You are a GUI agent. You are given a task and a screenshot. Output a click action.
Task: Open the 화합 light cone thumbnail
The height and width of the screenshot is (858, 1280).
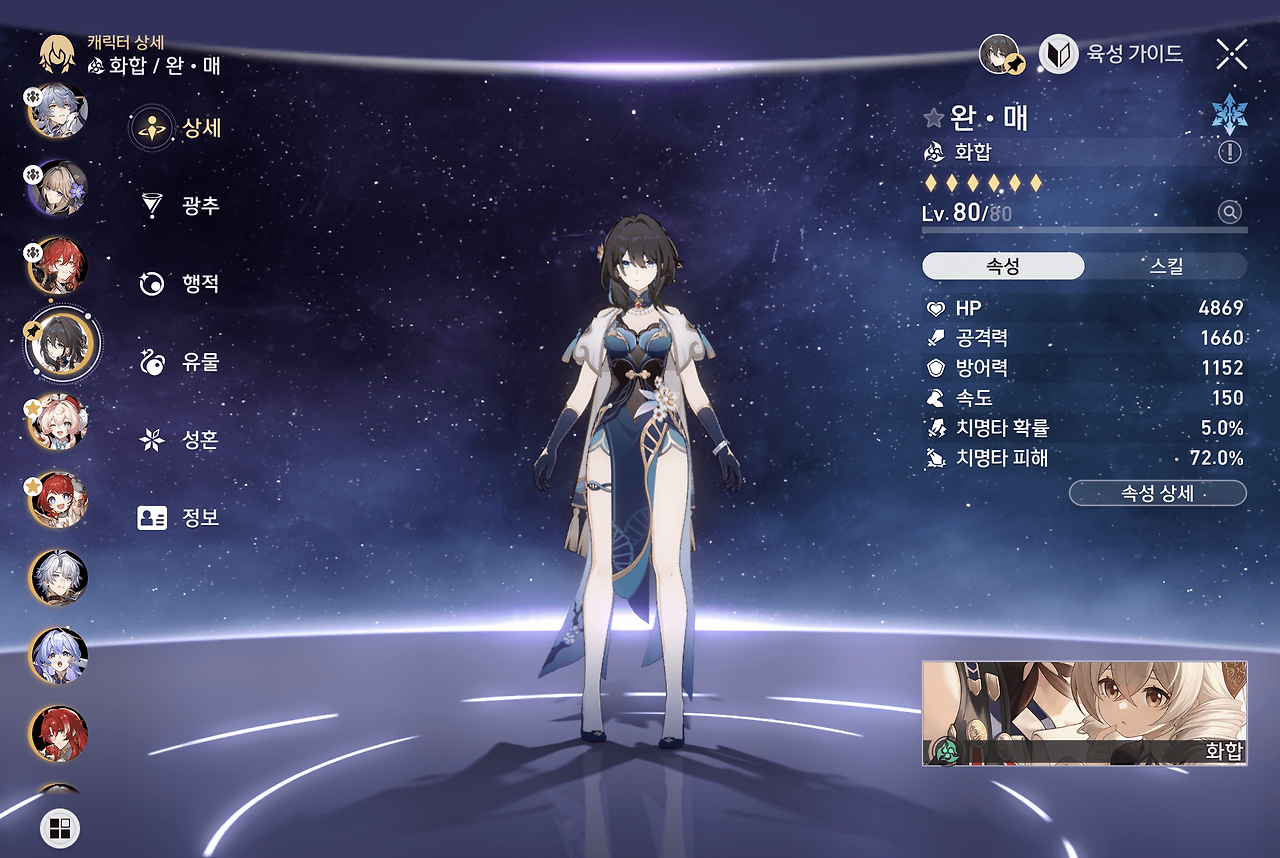pyautogui.click(x=1084, y=712)
